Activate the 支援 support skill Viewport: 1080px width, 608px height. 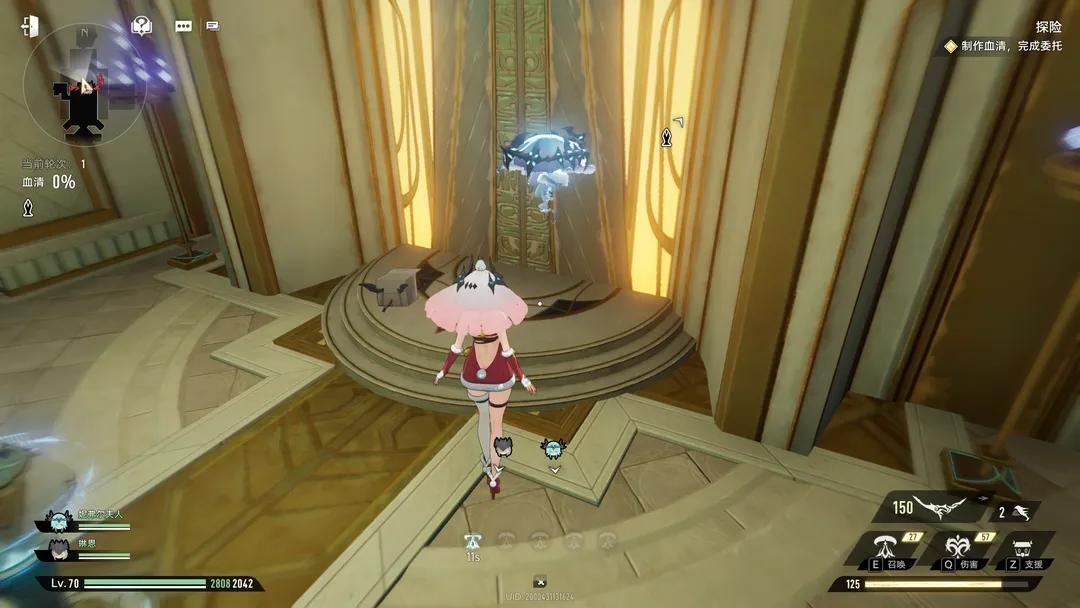pos(1022,549)
